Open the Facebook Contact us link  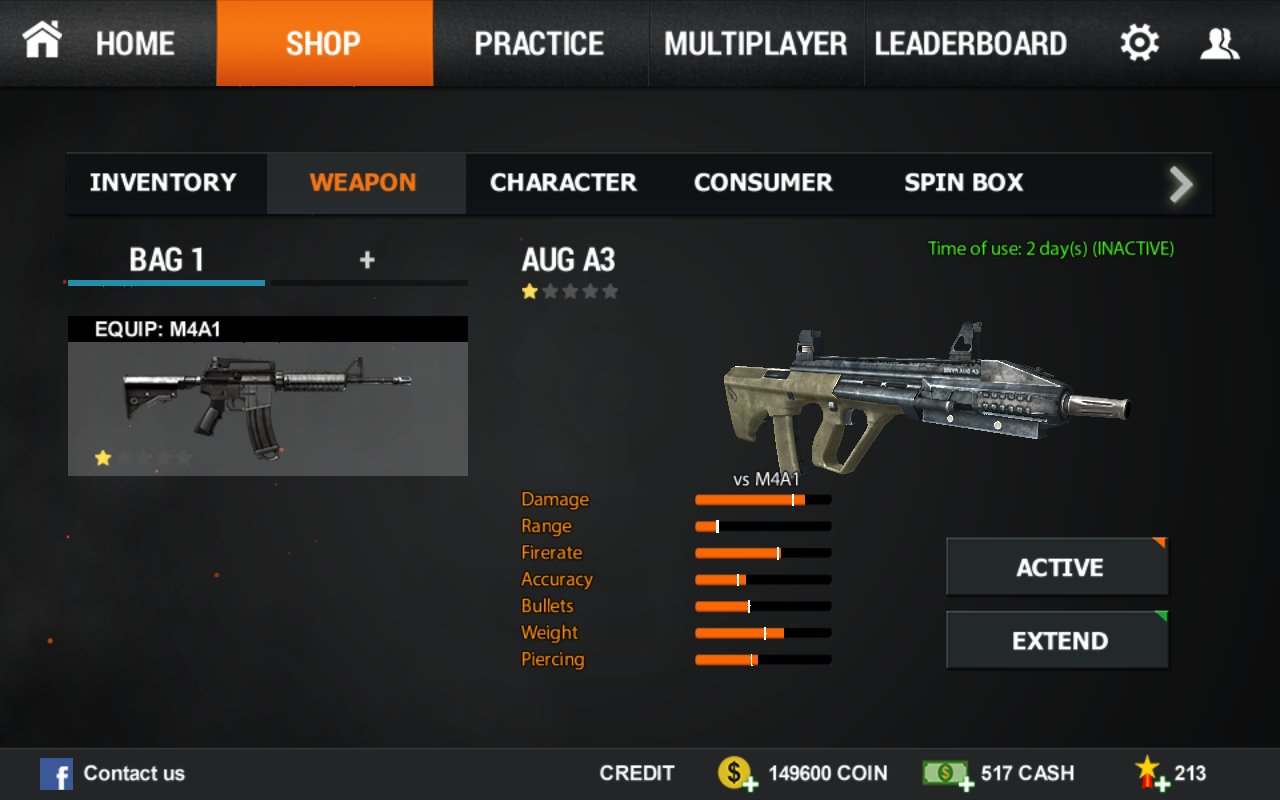(x=113, y=773)
